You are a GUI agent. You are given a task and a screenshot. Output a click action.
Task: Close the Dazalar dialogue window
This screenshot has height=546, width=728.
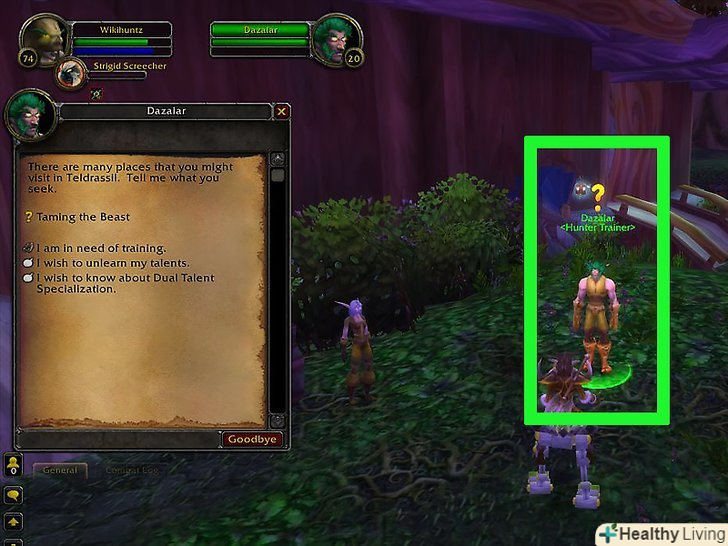pos(282,112)
